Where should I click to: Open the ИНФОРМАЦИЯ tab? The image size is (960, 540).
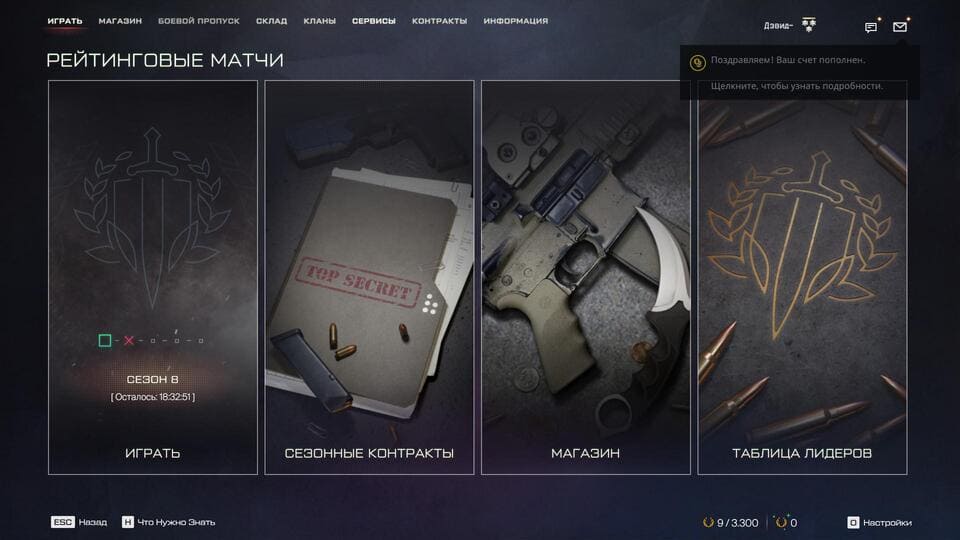[x=515, y=21]
